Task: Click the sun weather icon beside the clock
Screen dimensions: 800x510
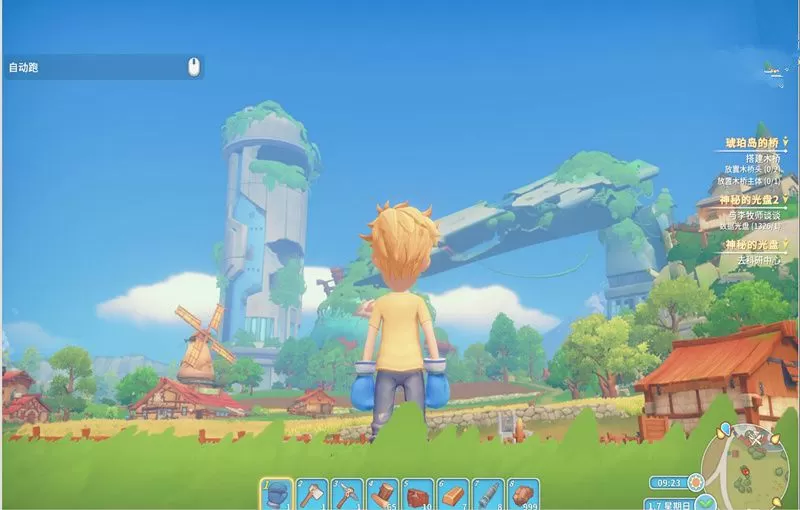Action: click(694, 482)
